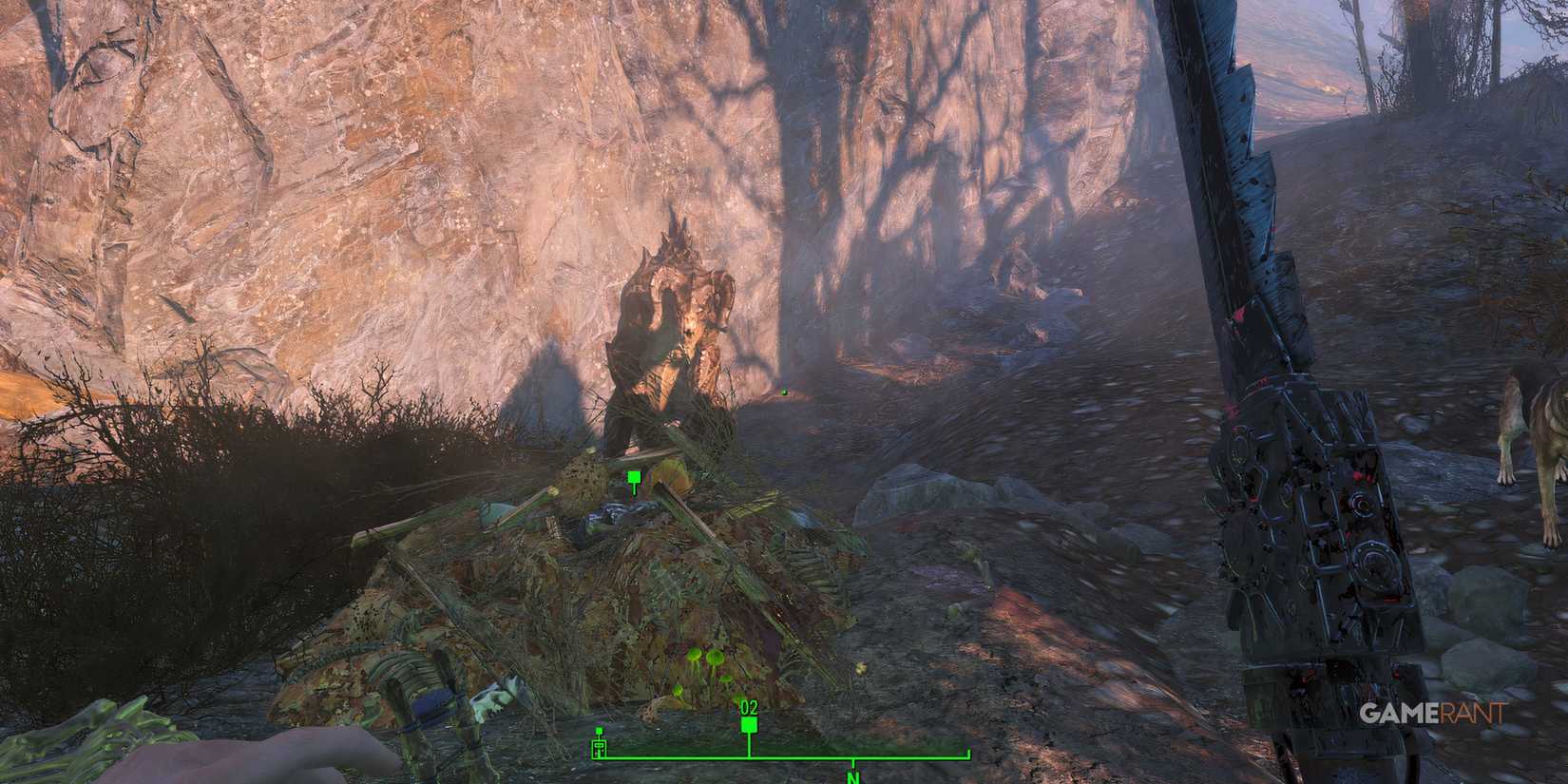Image resolution: width=1568 pixels, height=784 pixels.
Task: Select the quest objective marker above the debris pile
Action: tap(633, 477)
